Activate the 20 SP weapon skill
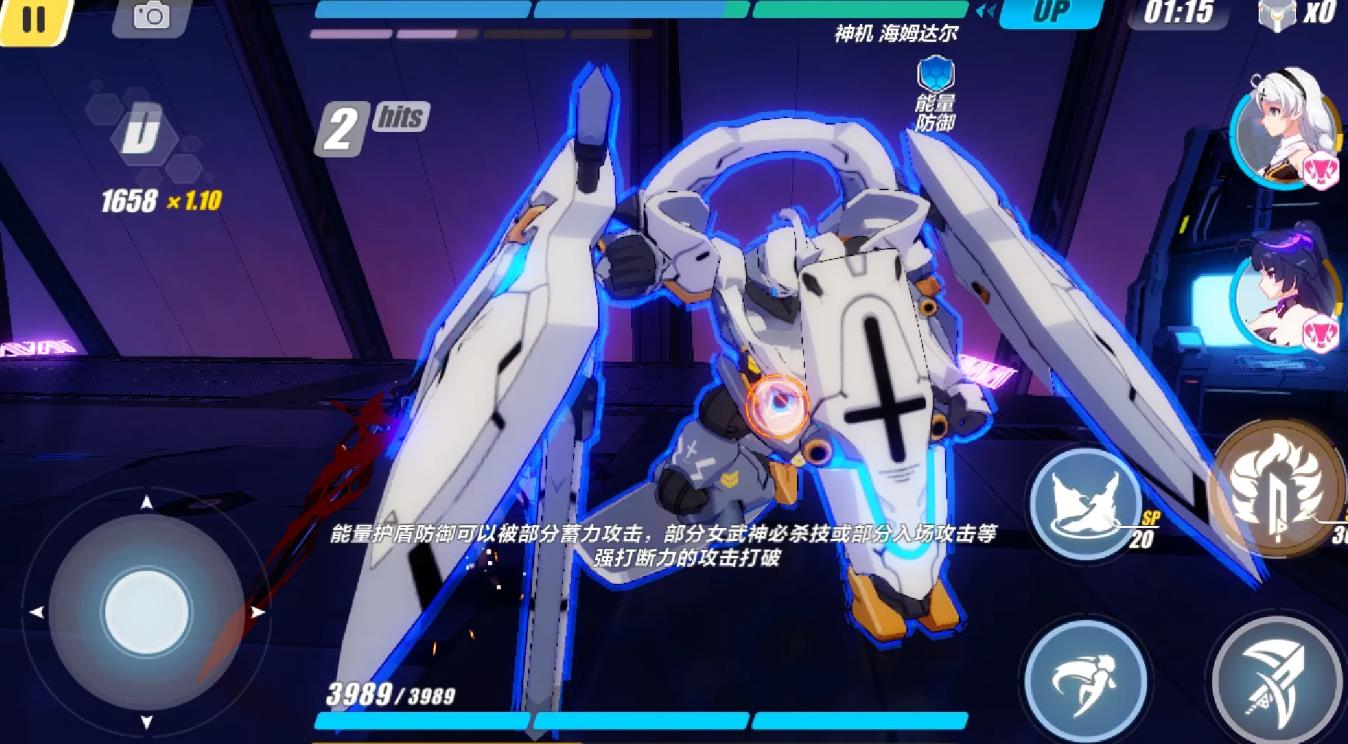The width and height of the screenshot is (1348, 744). pyautogui.click(x=1086, y=502)
